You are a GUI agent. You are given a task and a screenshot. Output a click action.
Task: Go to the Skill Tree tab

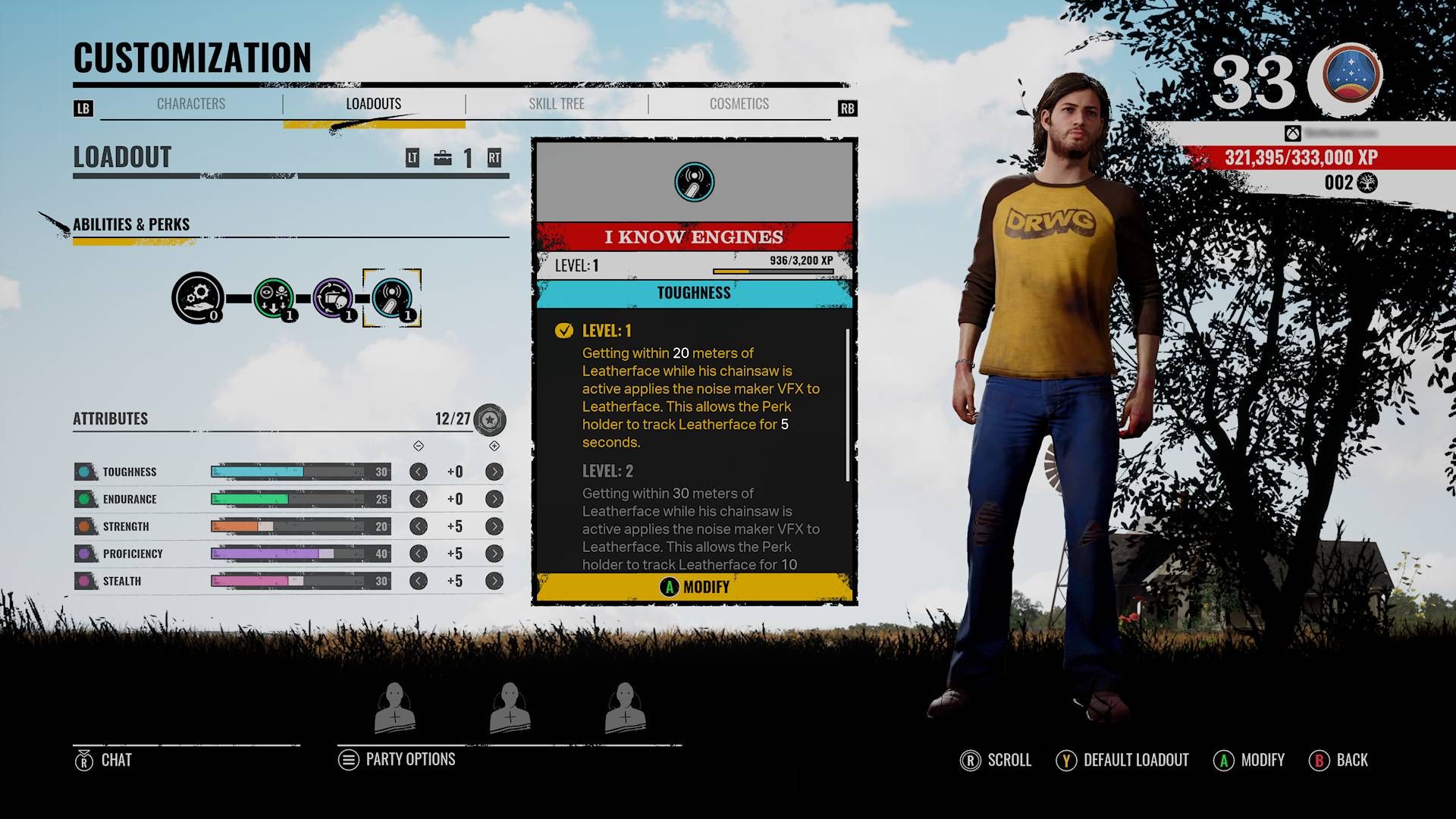click(x=557, y=104)
